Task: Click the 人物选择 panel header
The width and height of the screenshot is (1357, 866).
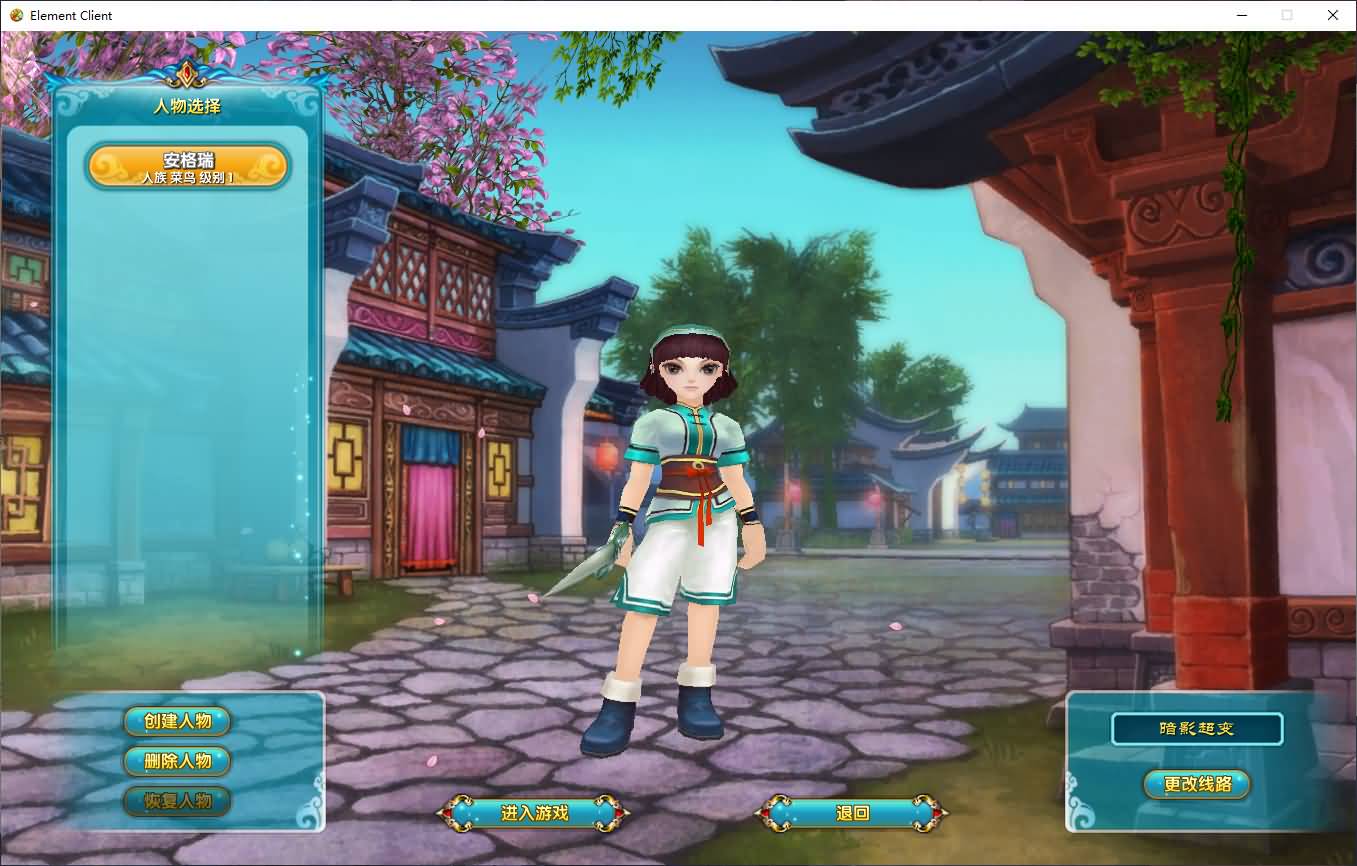Action: click(x=186, y=106)
